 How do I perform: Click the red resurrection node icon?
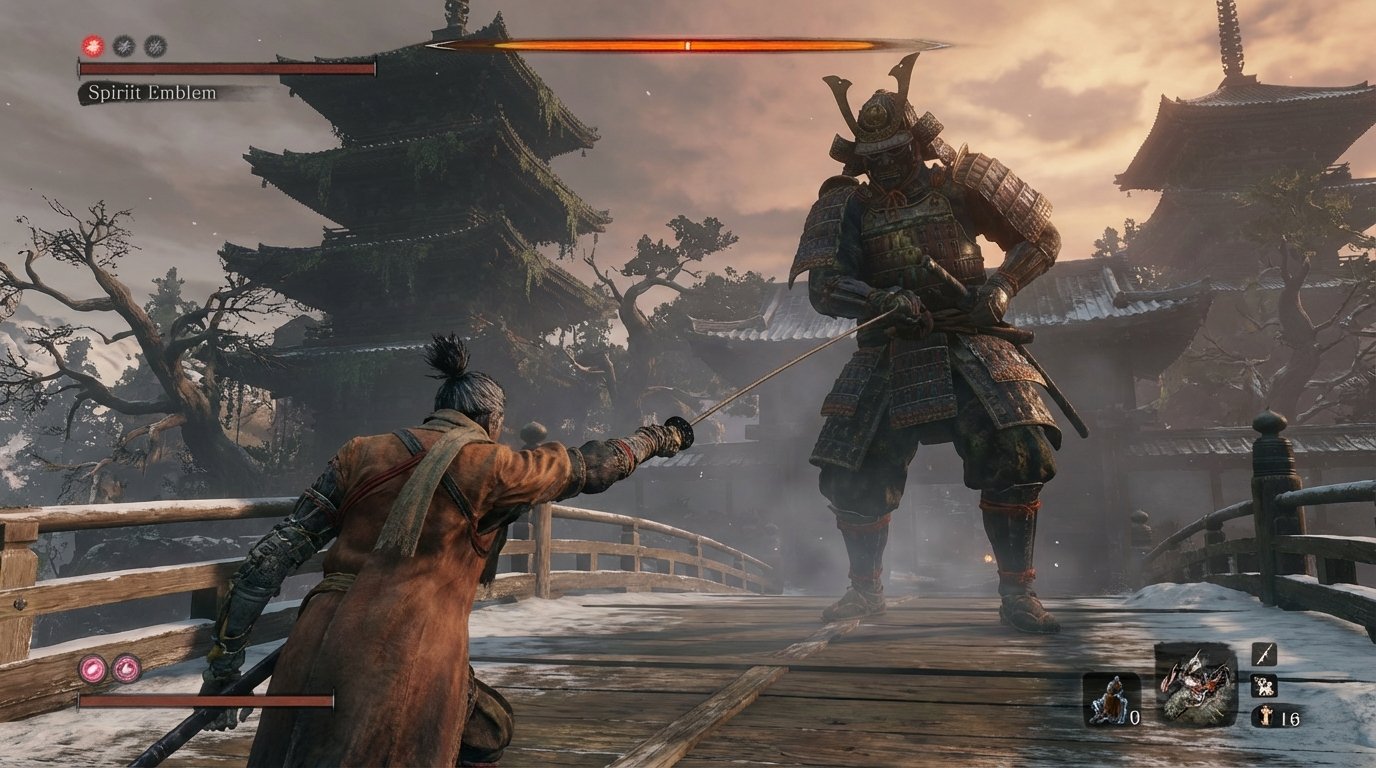pos(92,46)
